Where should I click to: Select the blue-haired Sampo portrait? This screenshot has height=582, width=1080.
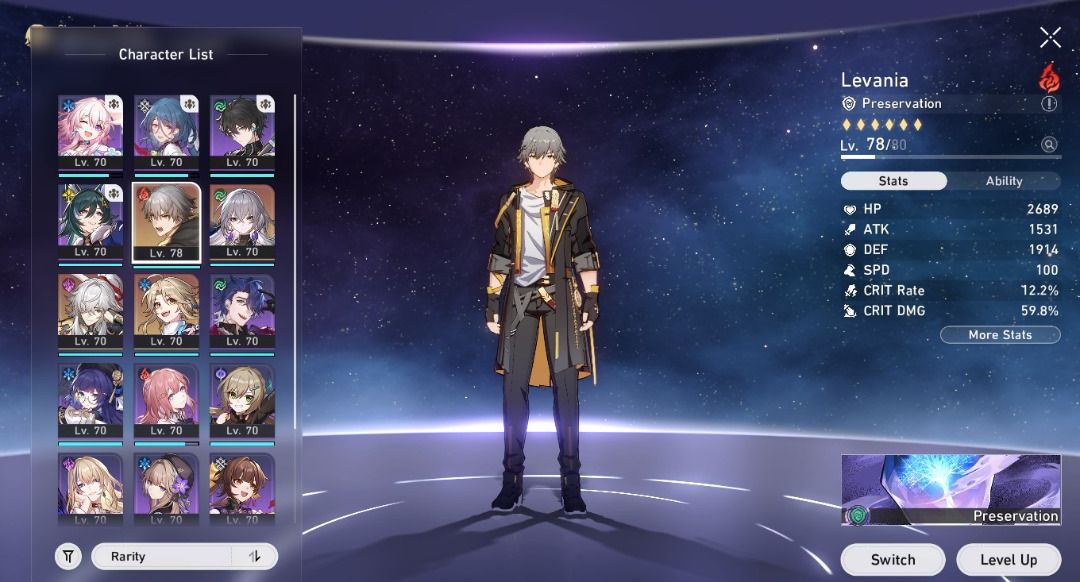[x=241, y=311]
